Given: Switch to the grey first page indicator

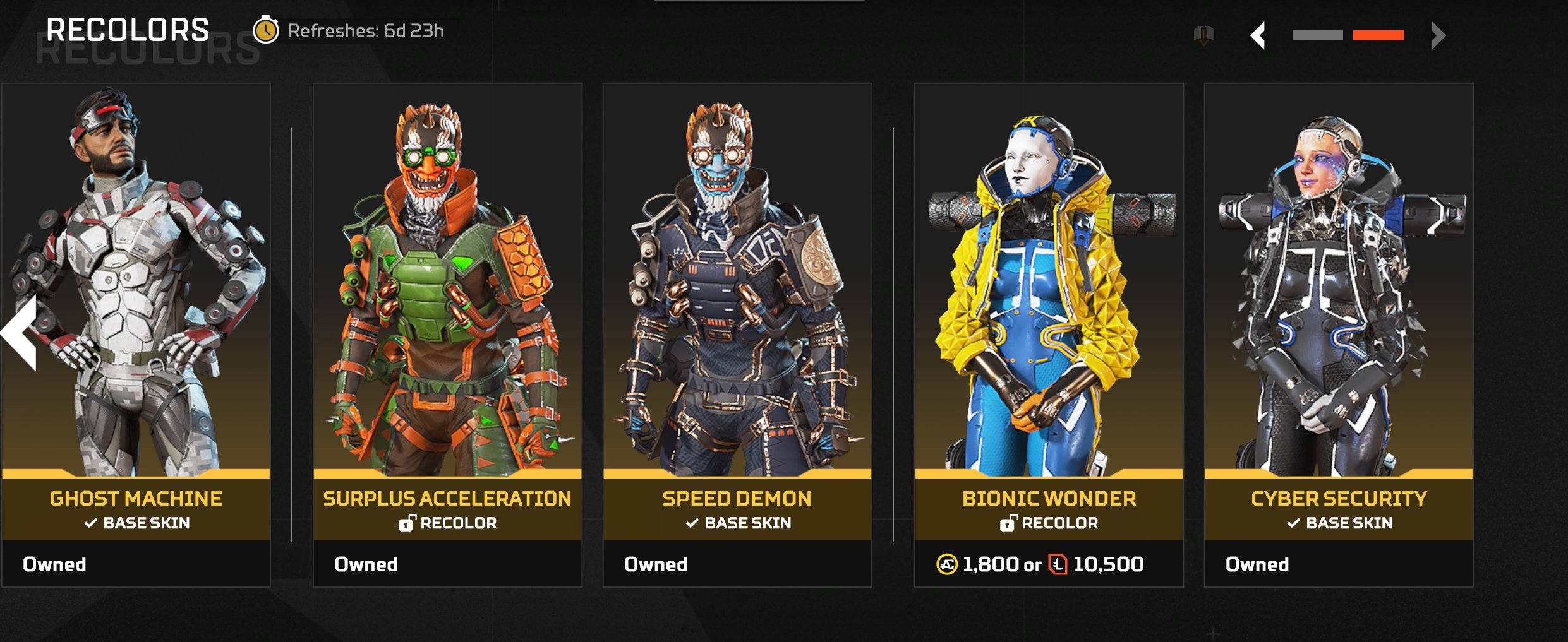Looking at the screenshot, I should click(x=1317, y=35).
